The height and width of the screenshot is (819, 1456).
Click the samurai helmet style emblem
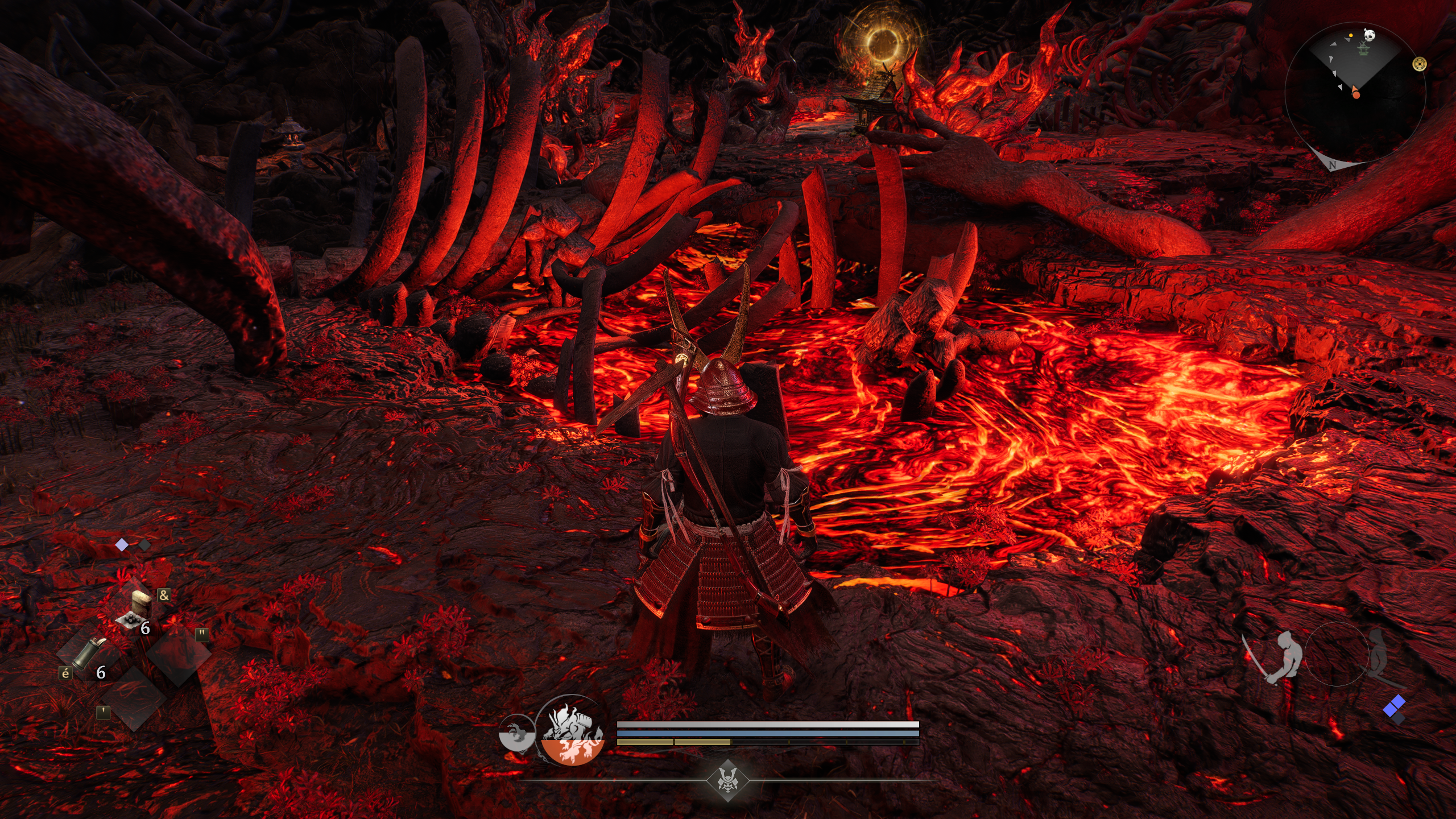[x=727, y=780]
